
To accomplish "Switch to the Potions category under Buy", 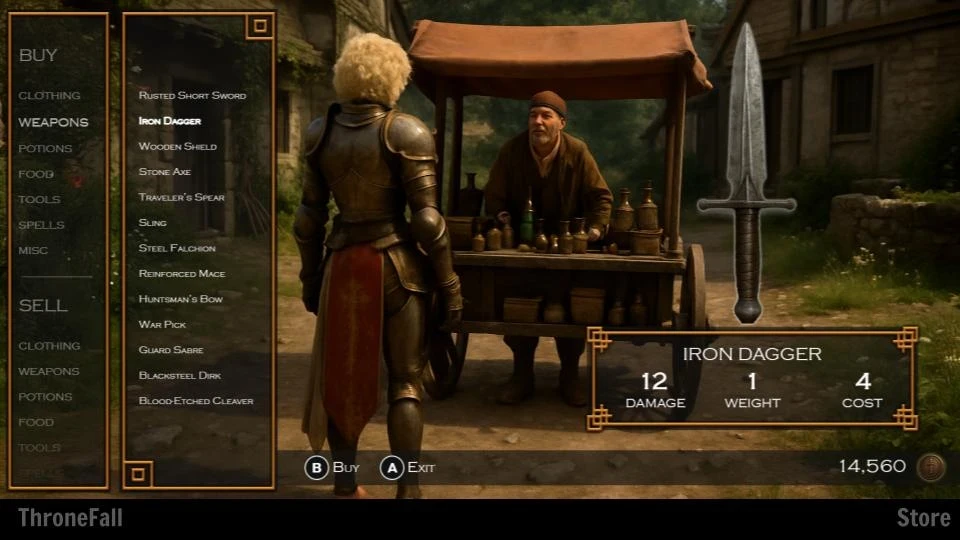I will (45, 149).
